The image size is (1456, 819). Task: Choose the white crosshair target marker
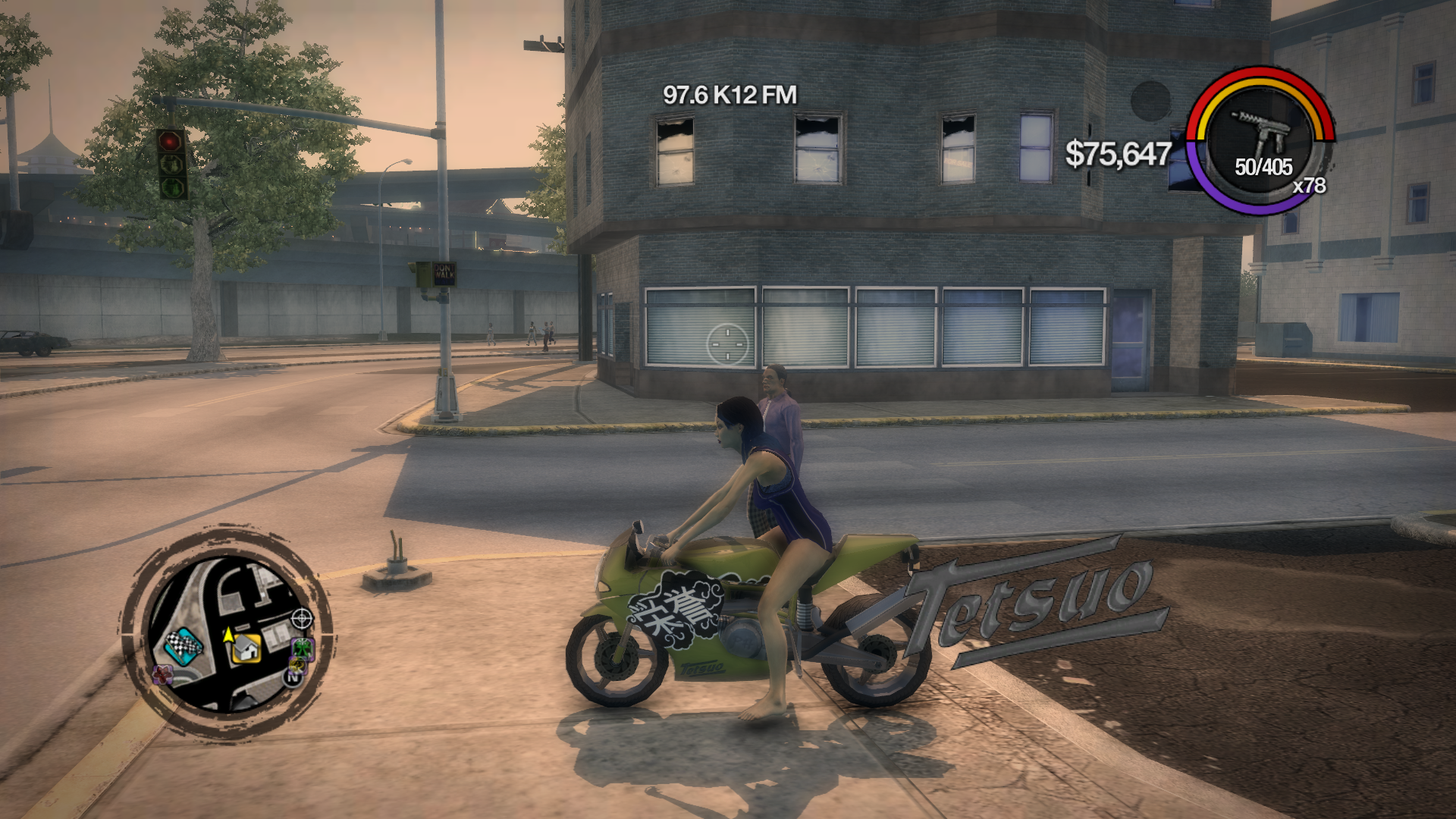pos(302,619)
